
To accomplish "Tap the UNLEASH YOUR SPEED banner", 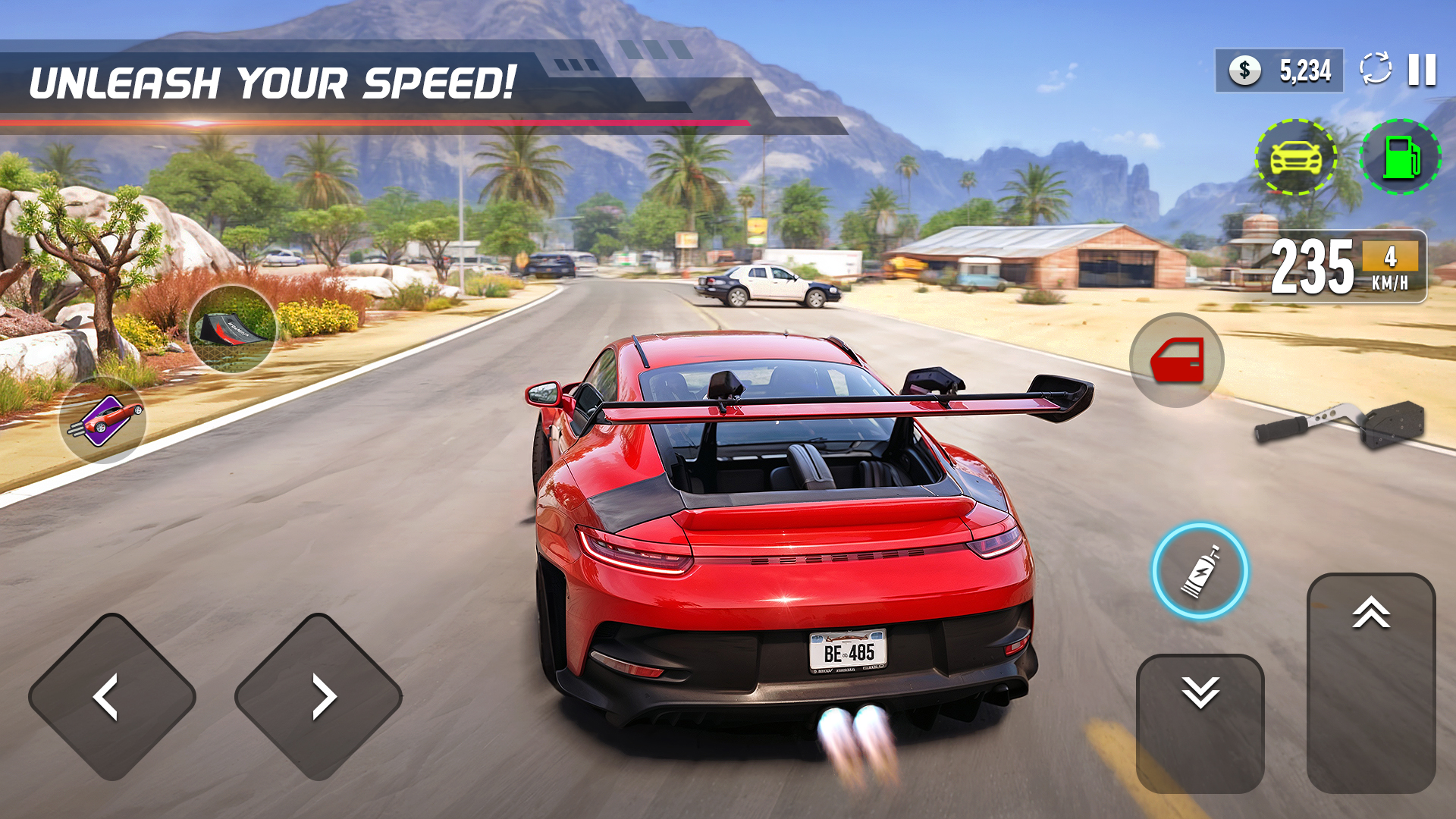I will tap(277, 80).
